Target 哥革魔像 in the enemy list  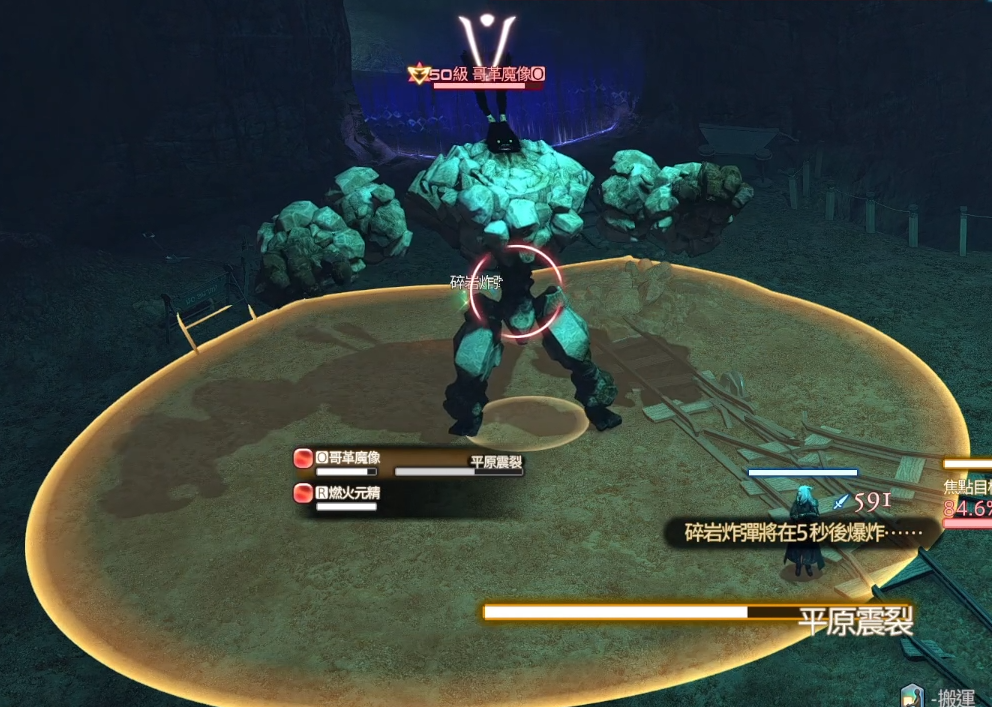[347, 458]
